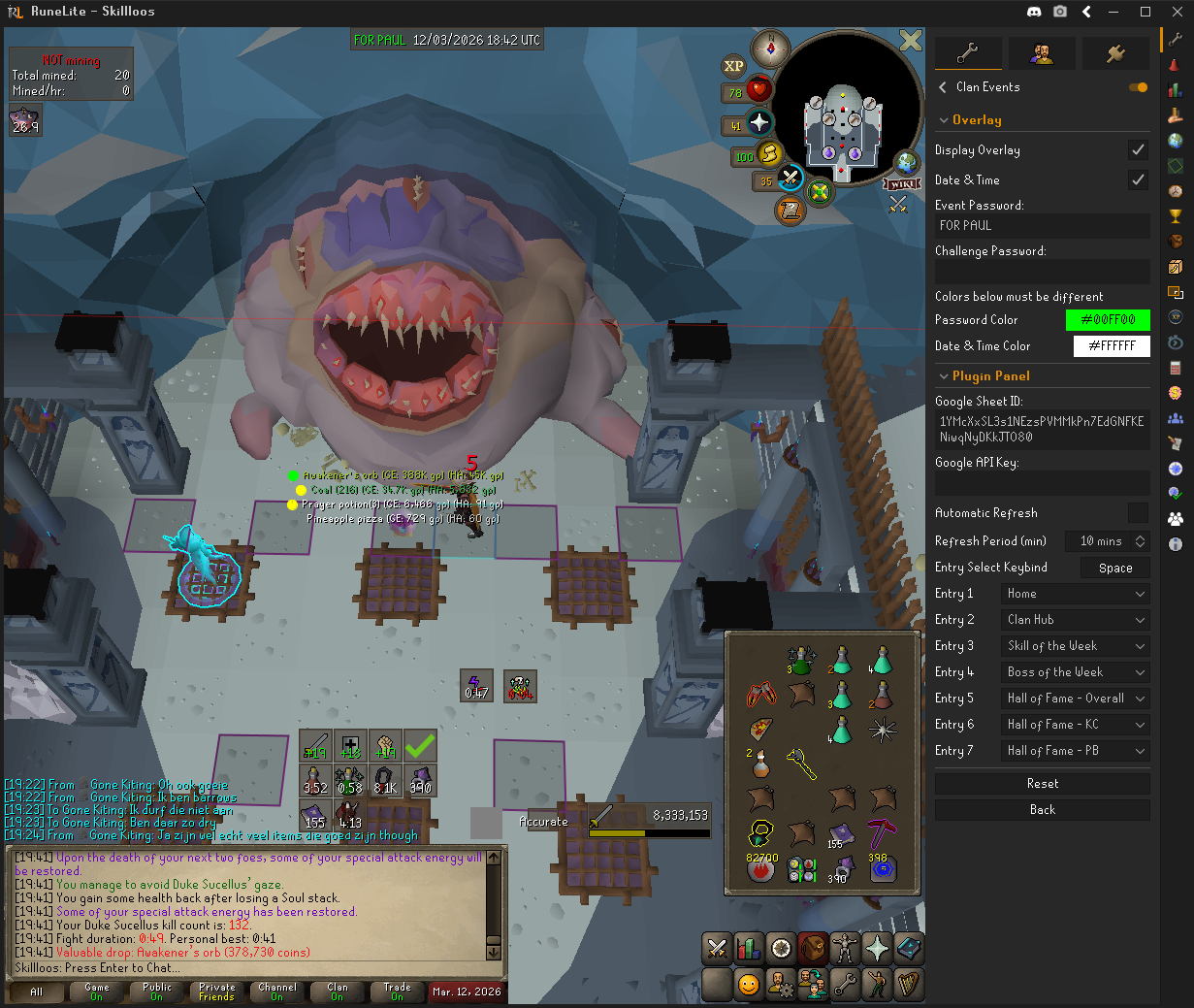
Task: Uncheck the Display Overlay checkbox
Action: click(1138, 150)
